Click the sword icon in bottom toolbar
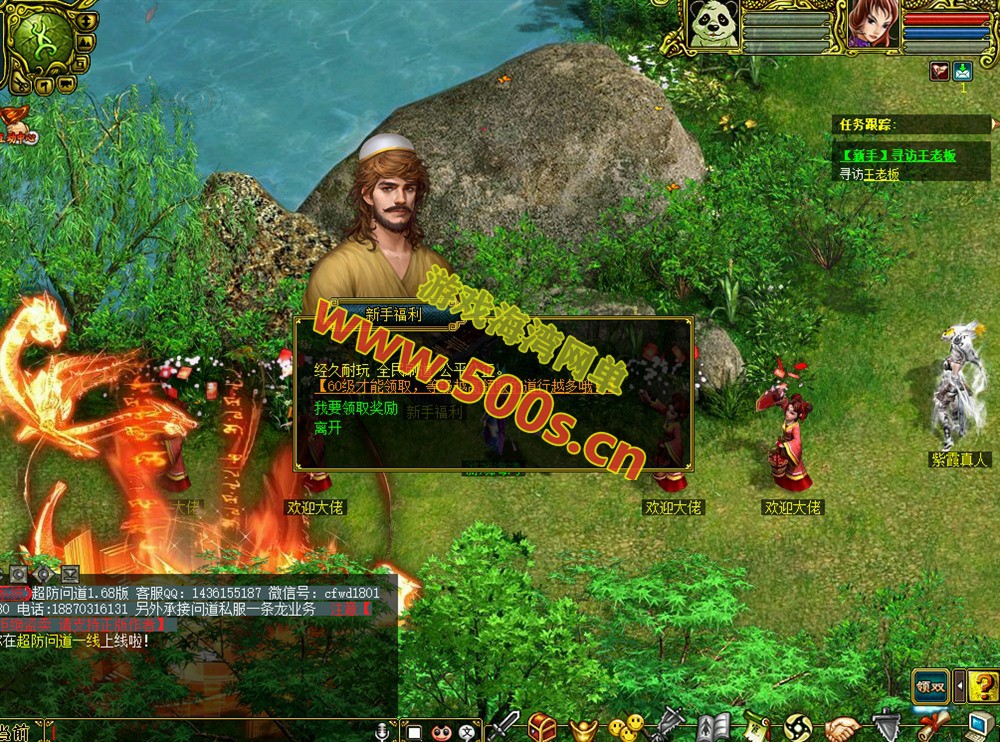This screenshot has width=1000, height=742. [x=504, y=726]
